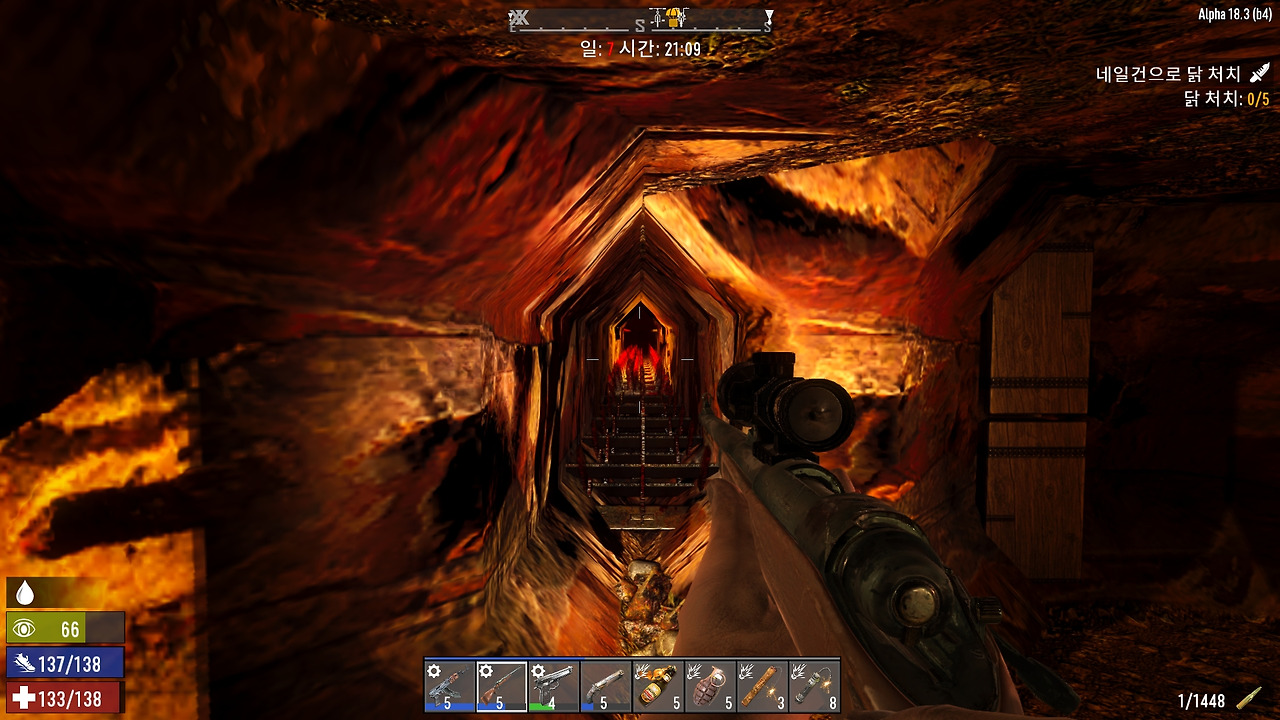Select the pipe bomb slot

click(813, 686)
